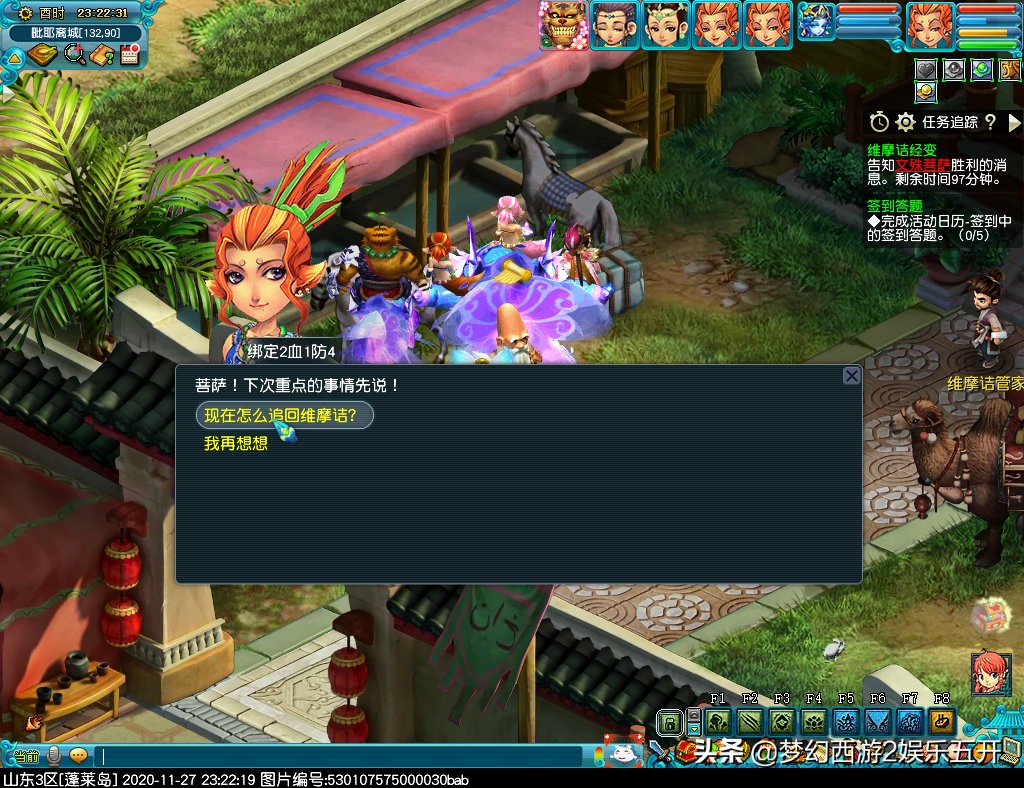Open the world map magnifier icon
Image resolution: width=1024 pixels, height=788 pixels.
pos(74,55)
